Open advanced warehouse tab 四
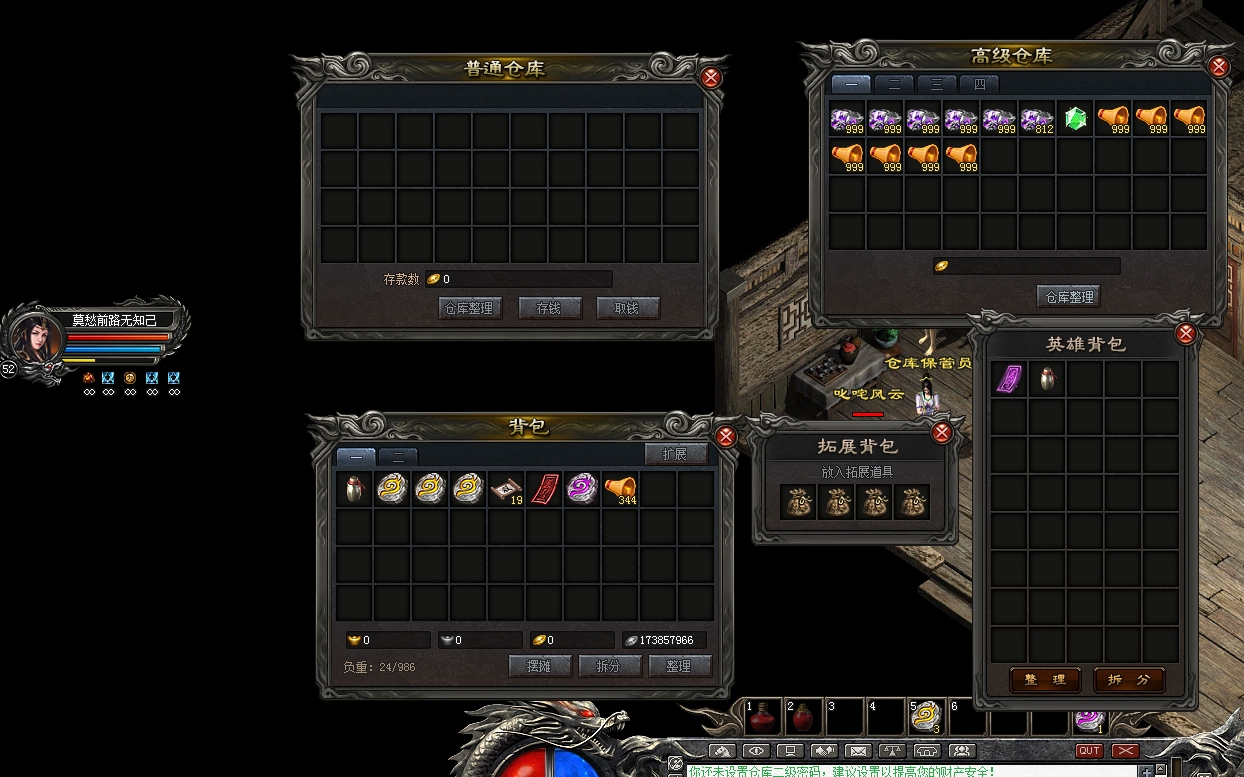The image size is (1244, 777). tap(979, 85)
